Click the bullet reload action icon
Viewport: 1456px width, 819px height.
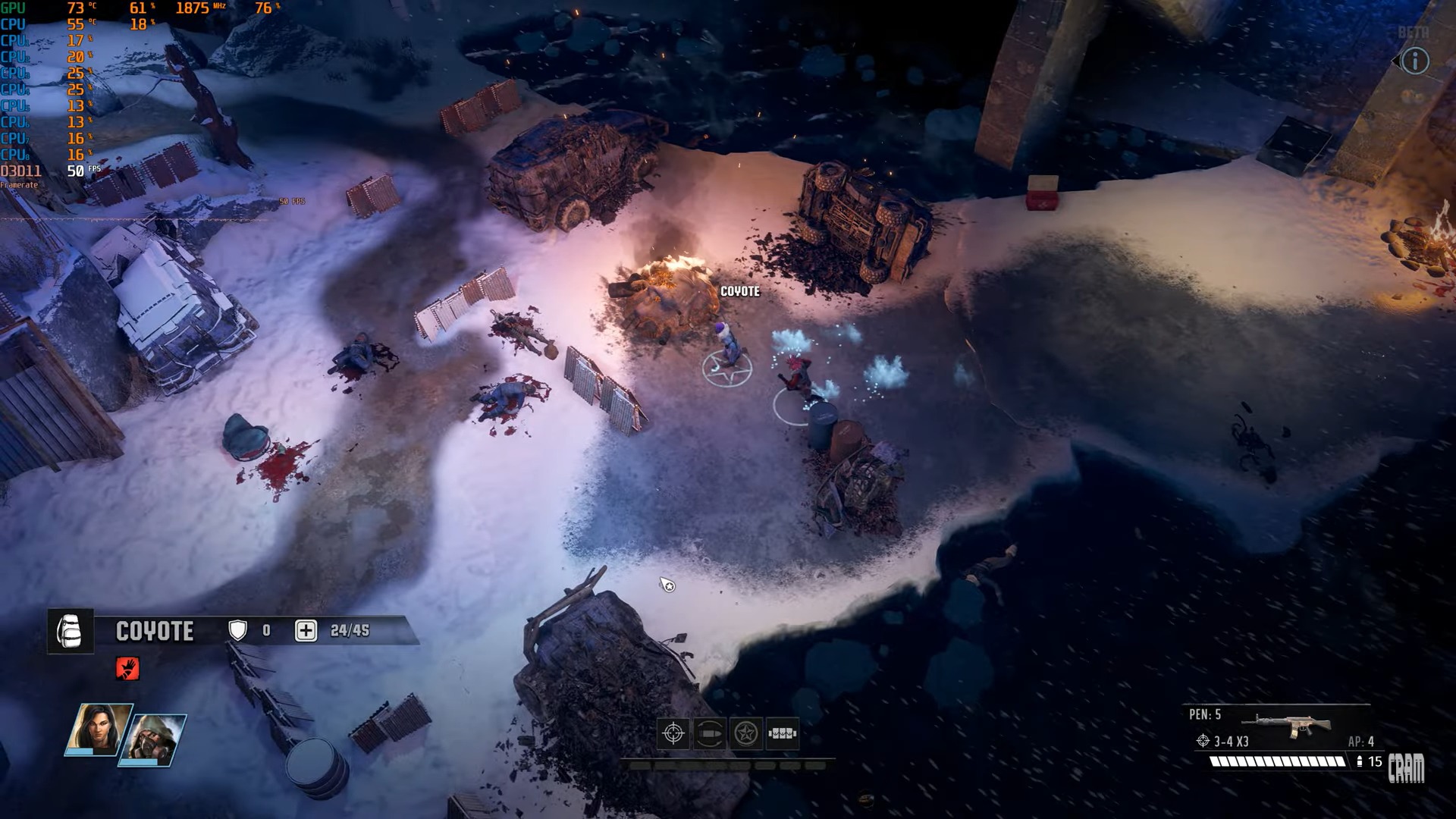711,733
